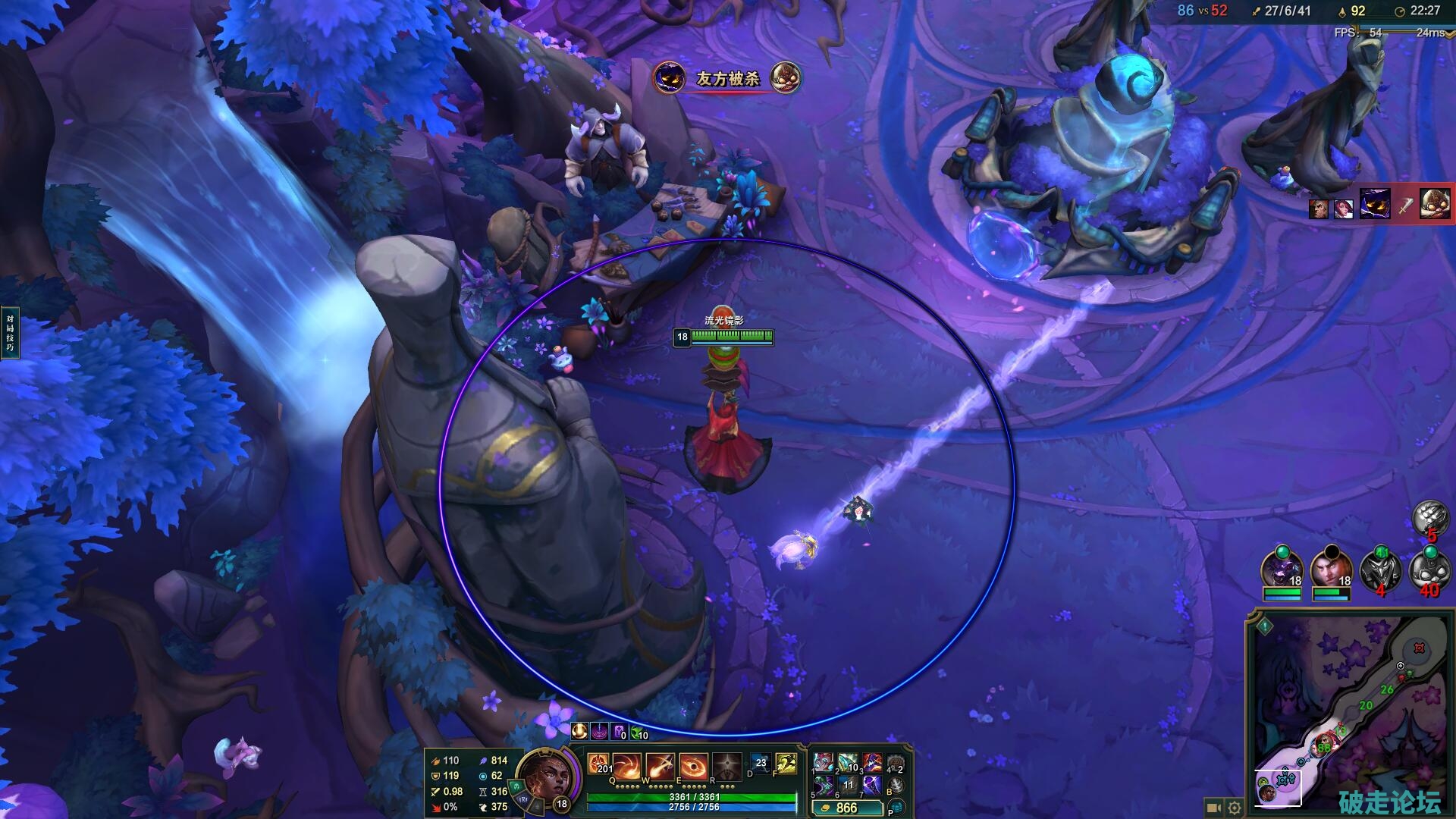Image resolution: width=1456 pixels, height=819 pixels.
Task: Toggle the camera lock button beside minimap
Action: point(1213,808)
